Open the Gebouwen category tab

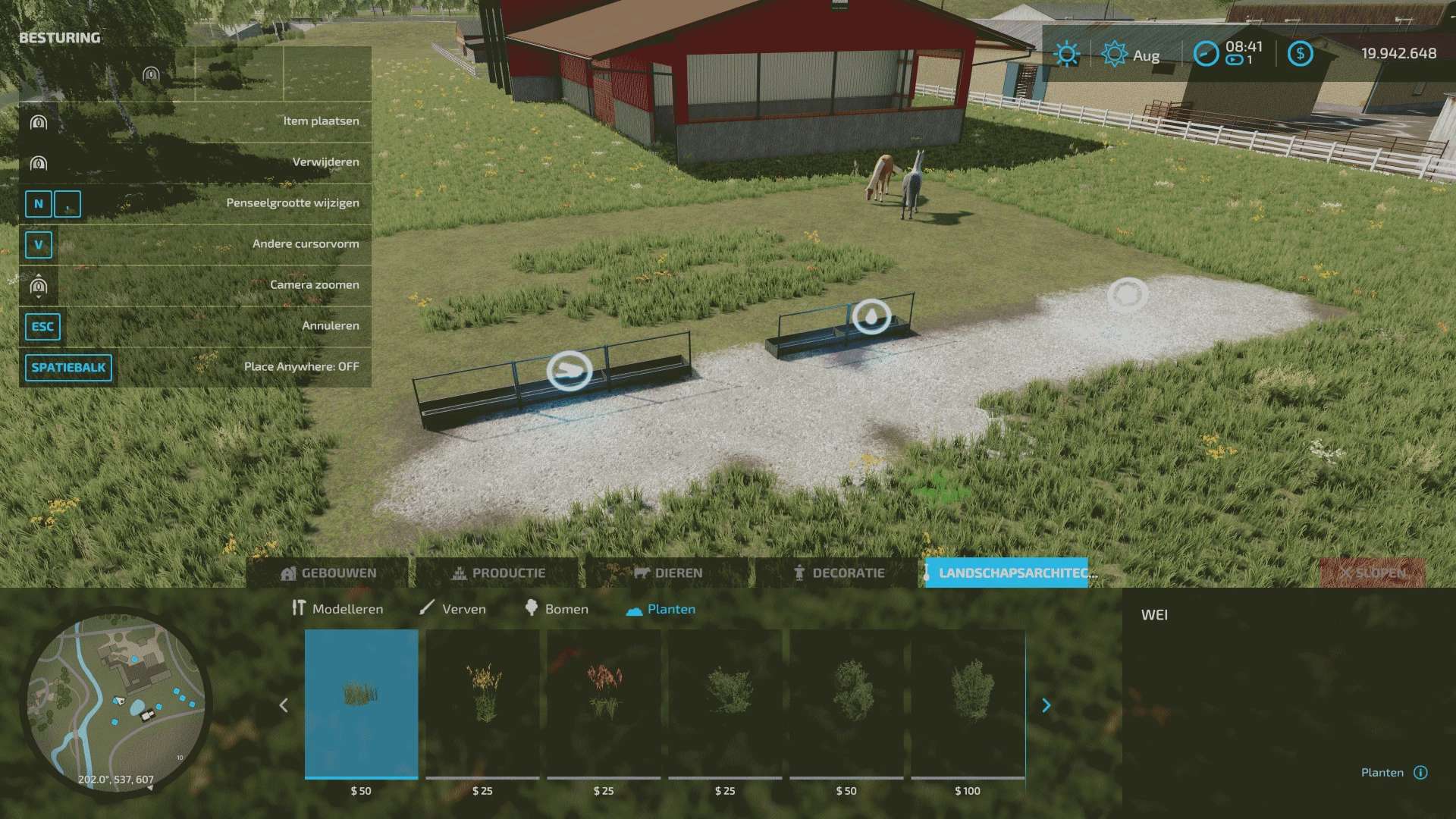tap(328, 573)
